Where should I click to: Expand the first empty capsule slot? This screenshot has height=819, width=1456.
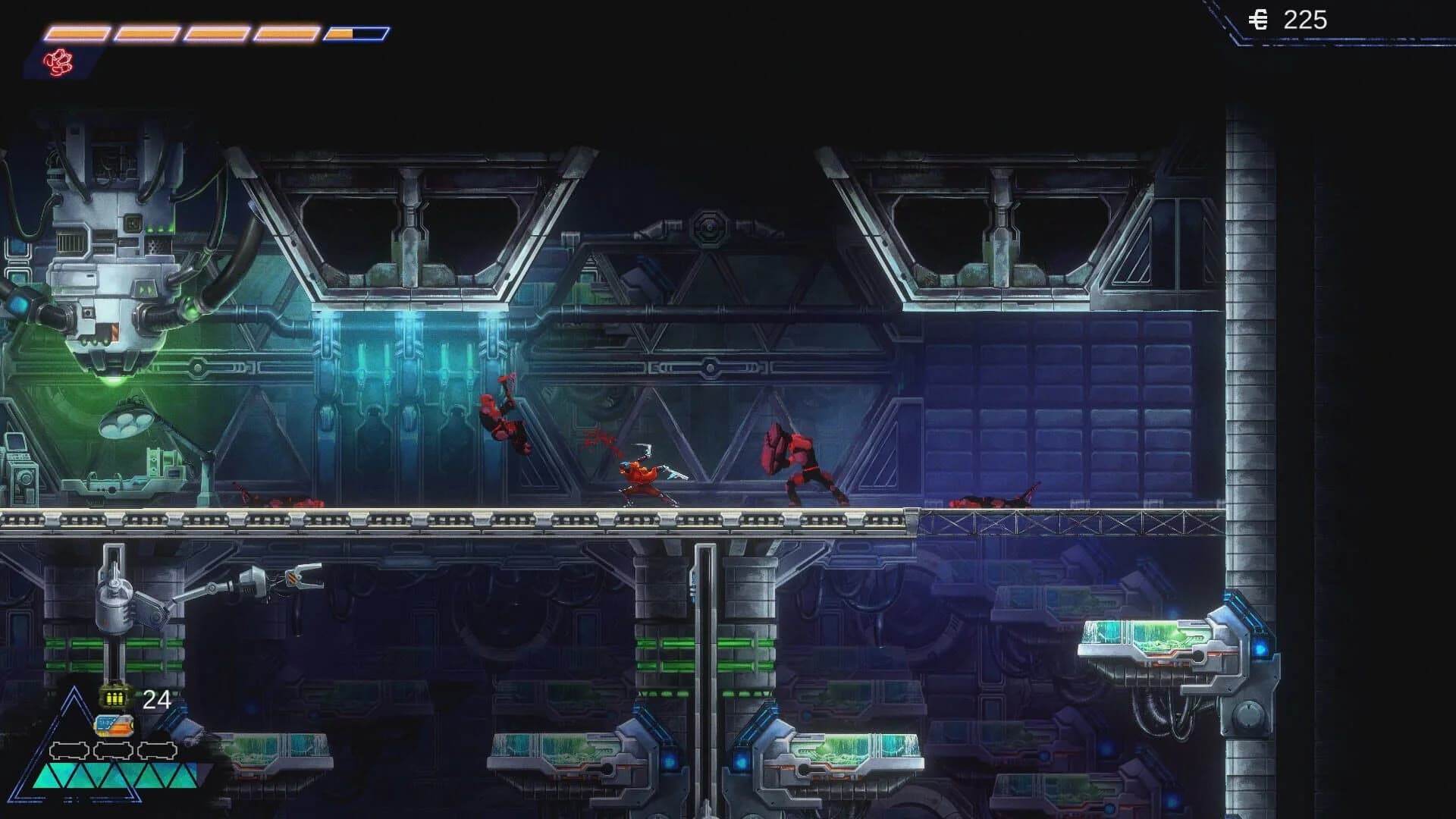point(69,750)
